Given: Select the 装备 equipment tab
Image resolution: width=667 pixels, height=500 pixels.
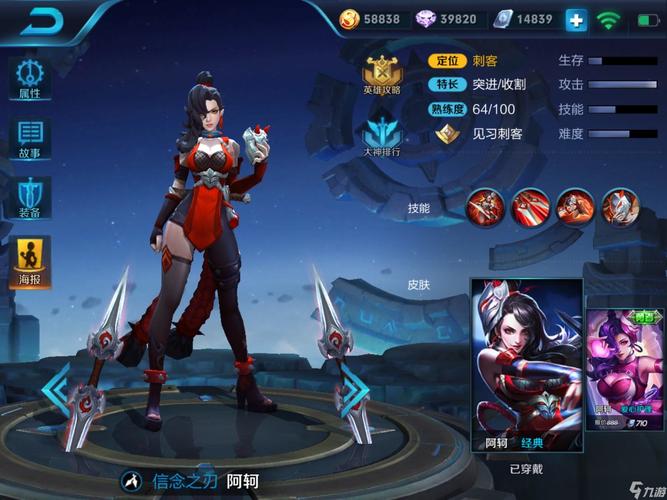Looking at the screenshot, I should pos(30,198).
